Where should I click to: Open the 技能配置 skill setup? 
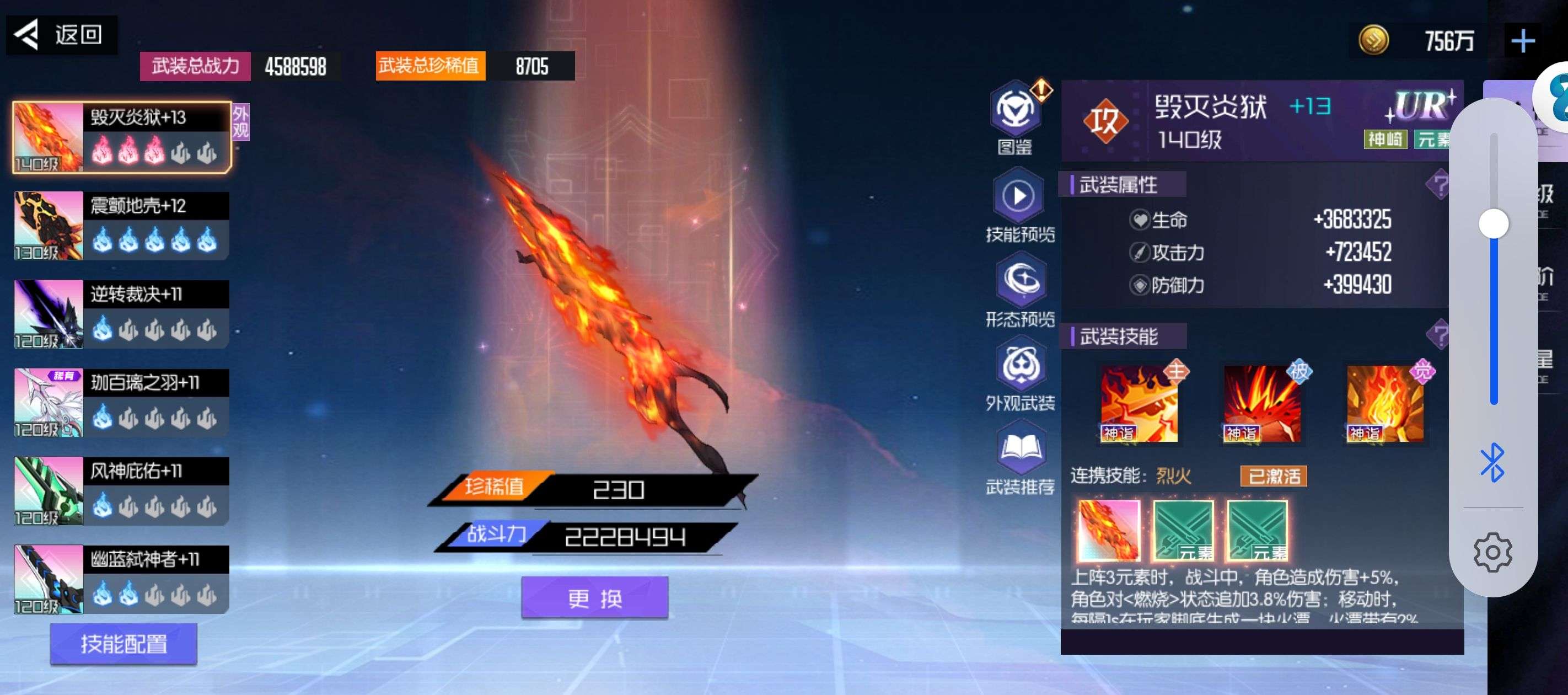123,643
